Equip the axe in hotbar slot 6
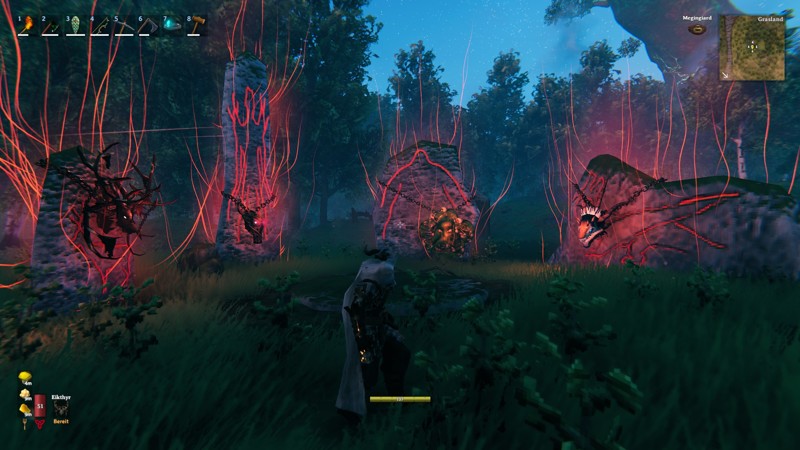The image size is (800, 450). pos(148,24)
